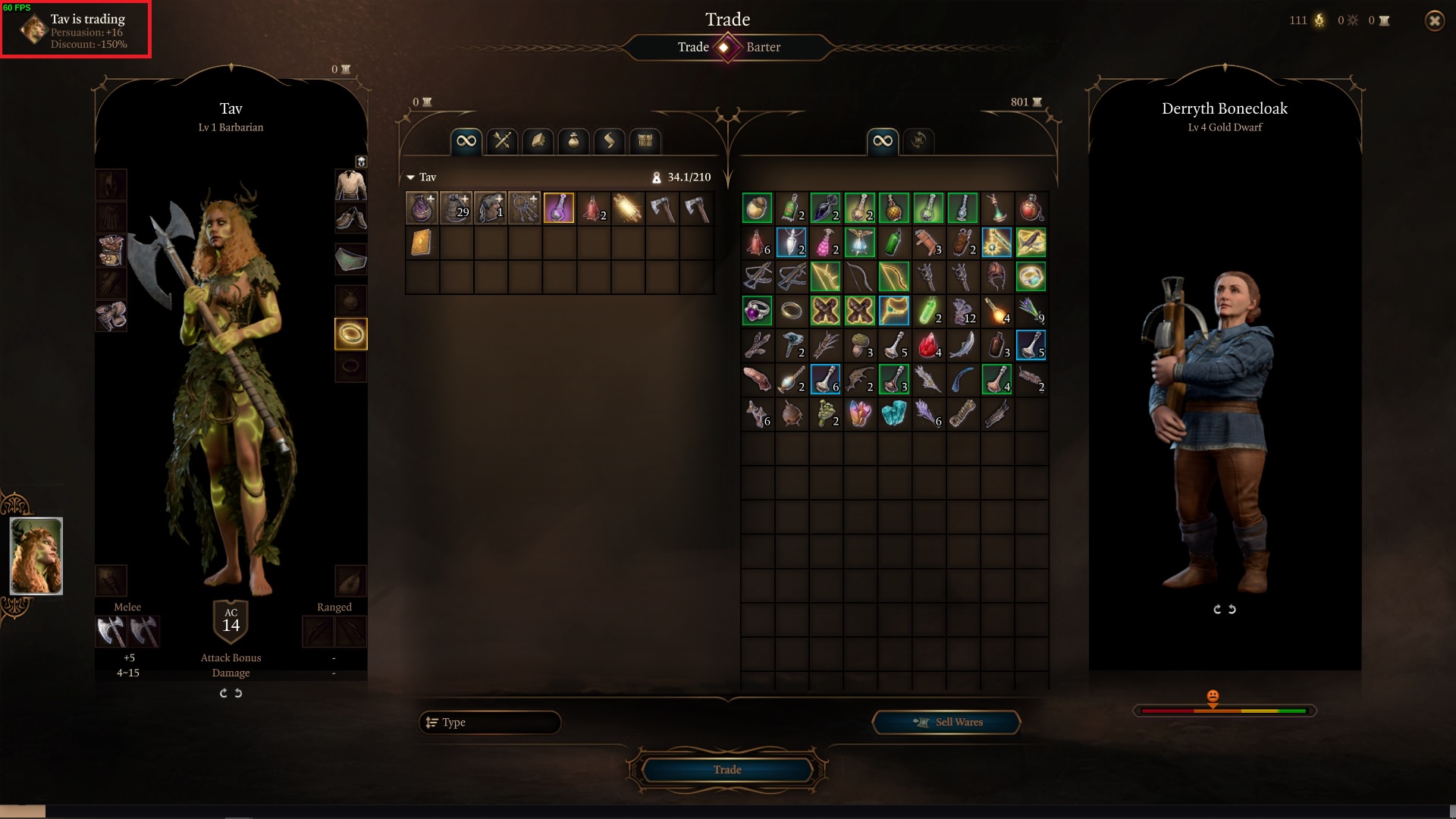Collapse Tav's inventory section

point(411,177)
